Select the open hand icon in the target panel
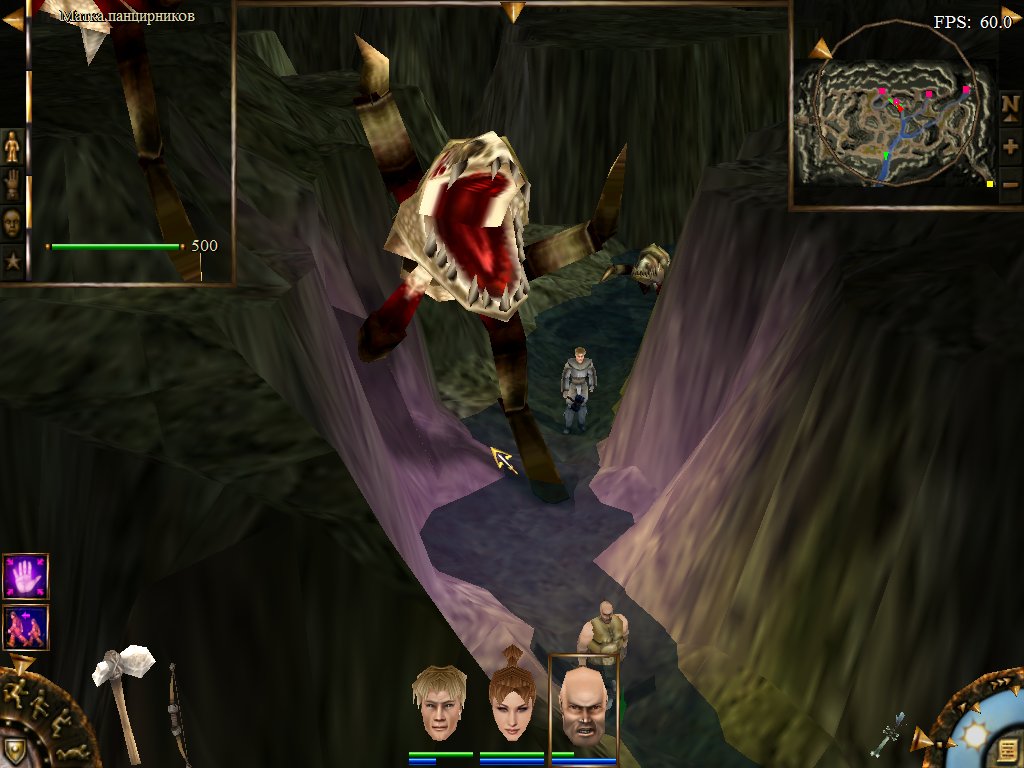This screenshot has height=768, width=1024. [12, 185]
